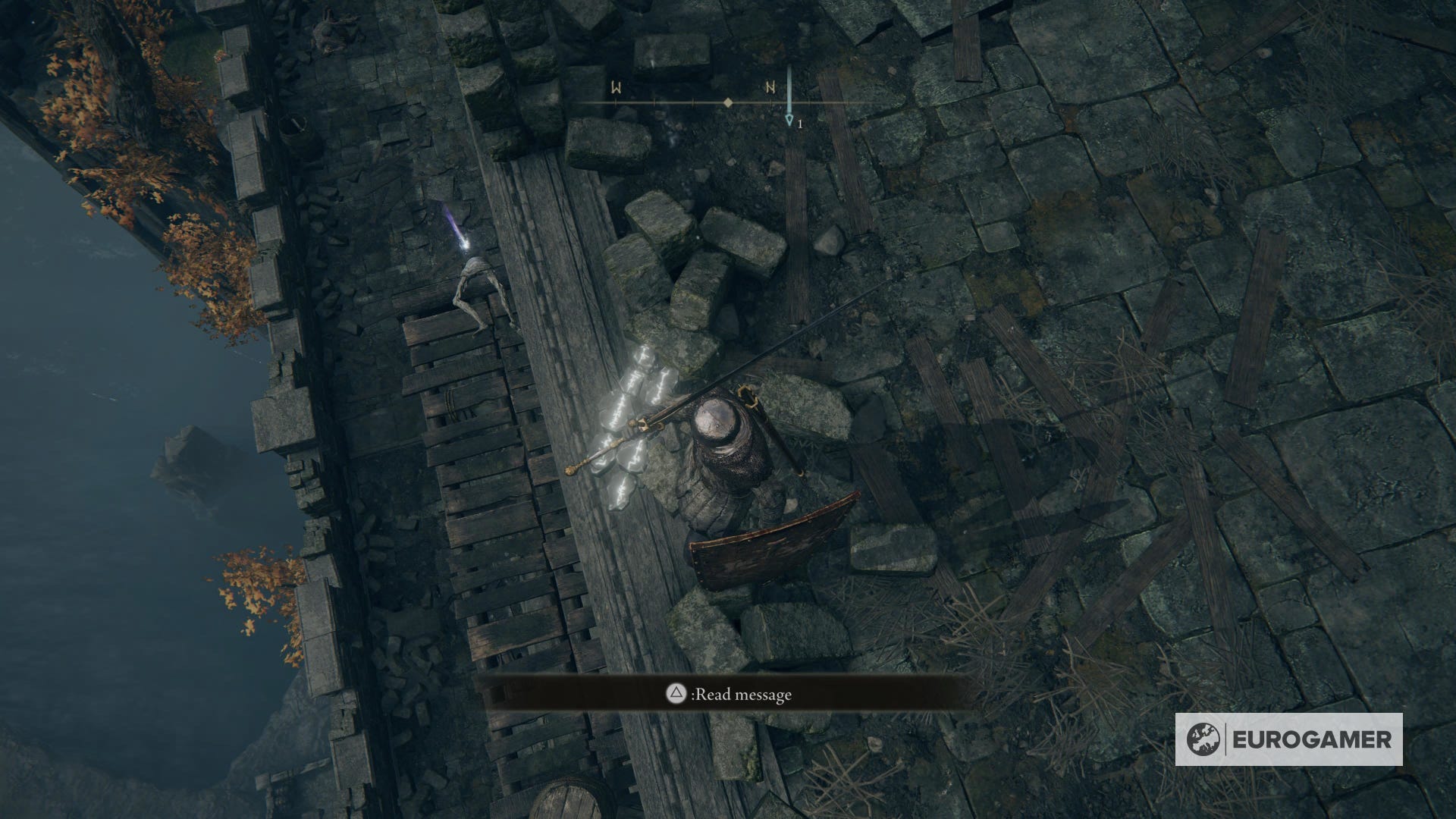Select the diamond compass center marker
The image size is (1456, 819).
pos(728,102)
